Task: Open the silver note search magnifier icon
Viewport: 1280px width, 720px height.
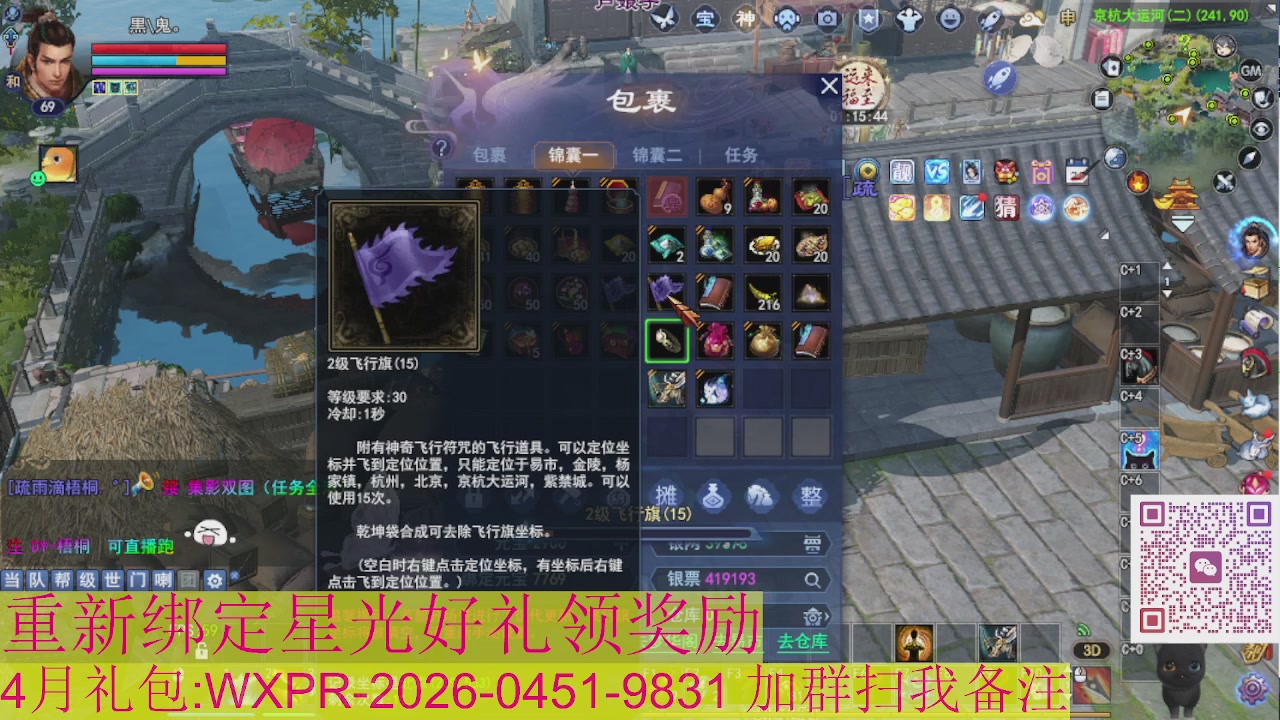Action: tap(812, 579)
